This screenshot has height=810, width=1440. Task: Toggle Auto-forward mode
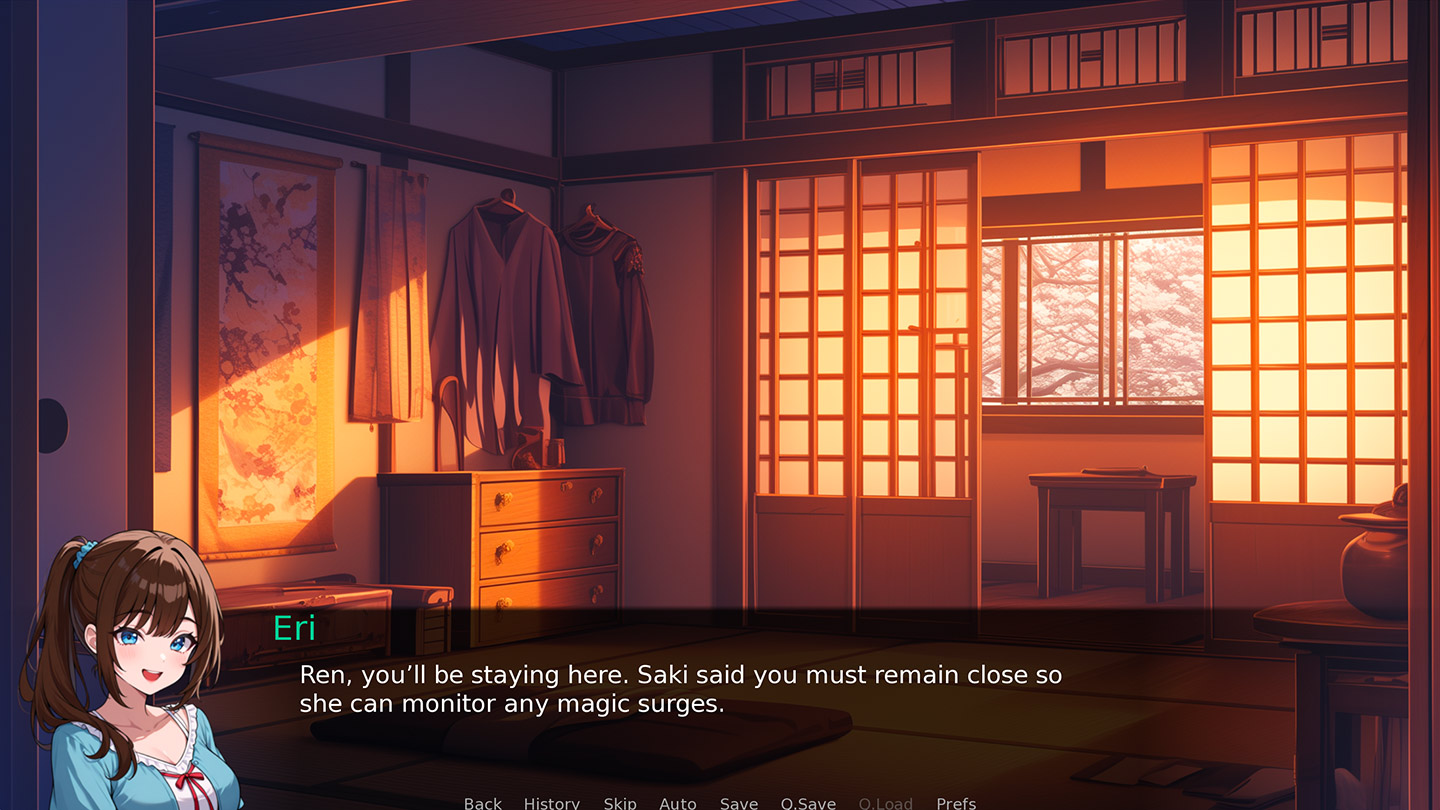678,803
